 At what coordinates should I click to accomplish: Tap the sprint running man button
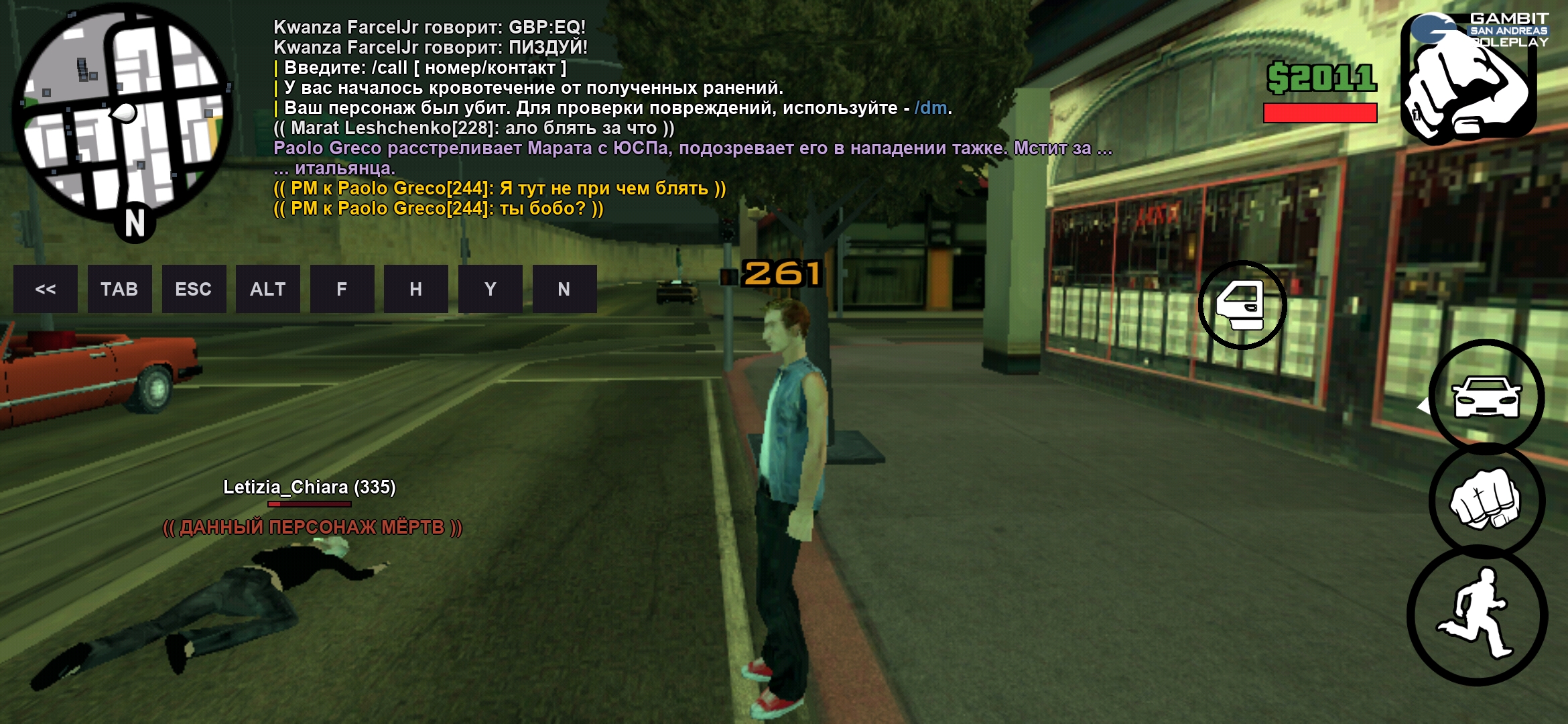[1478, 615]
